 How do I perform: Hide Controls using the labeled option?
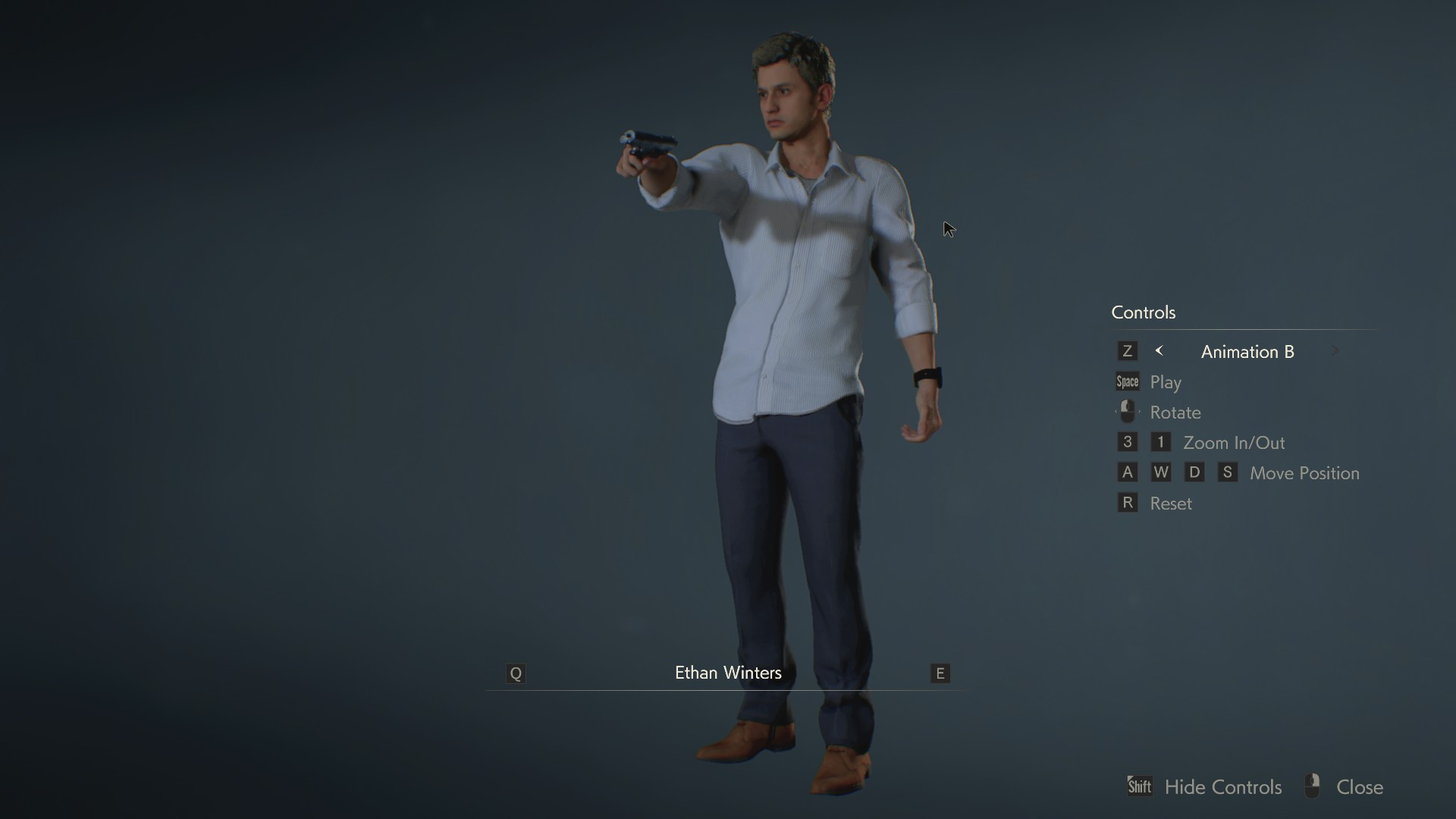1222,787
